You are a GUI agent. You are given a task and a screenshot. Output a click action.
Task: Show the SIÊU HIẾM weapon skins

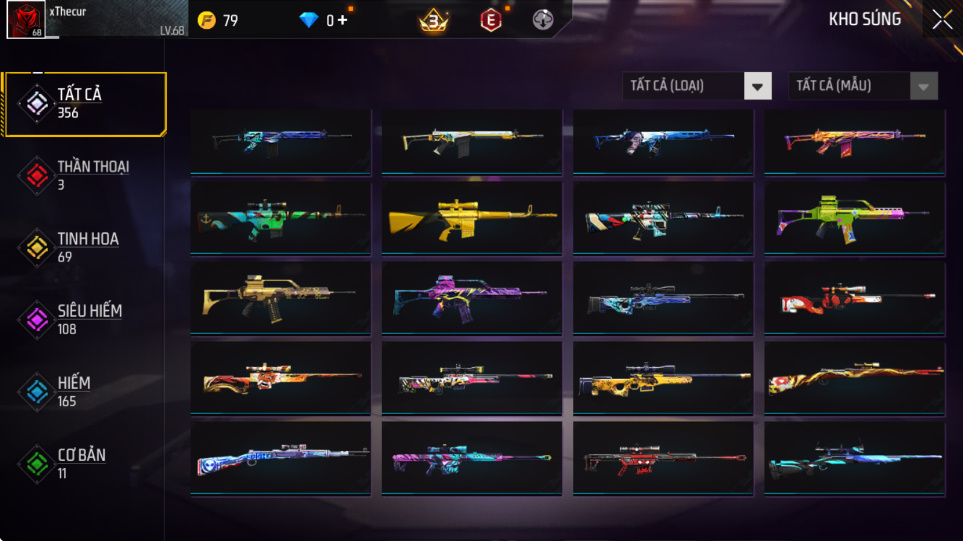coord(84,319)
